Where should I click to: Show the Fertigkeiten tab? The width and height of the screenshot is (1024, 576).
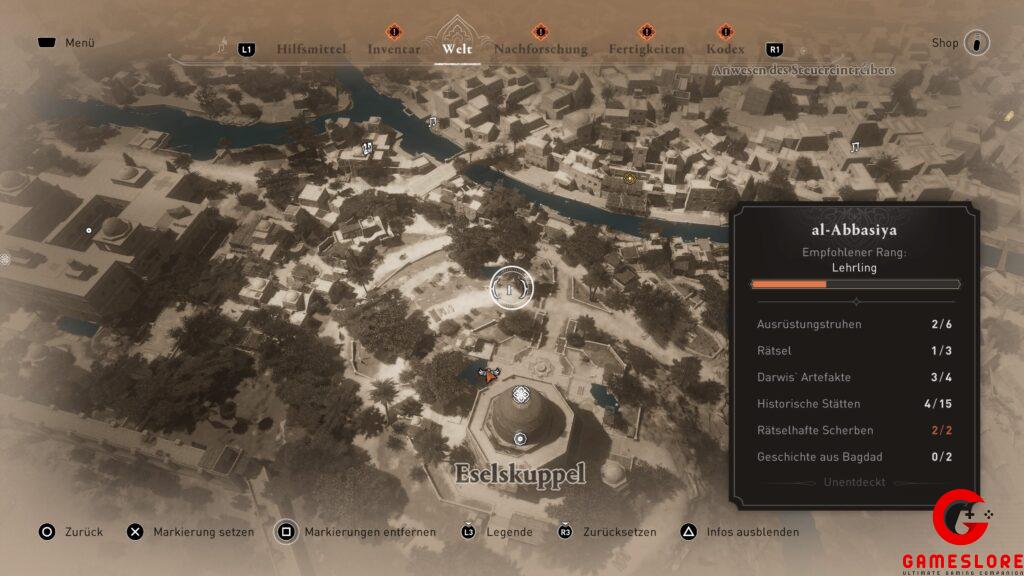pyautogui.click(x=646, y=49)
